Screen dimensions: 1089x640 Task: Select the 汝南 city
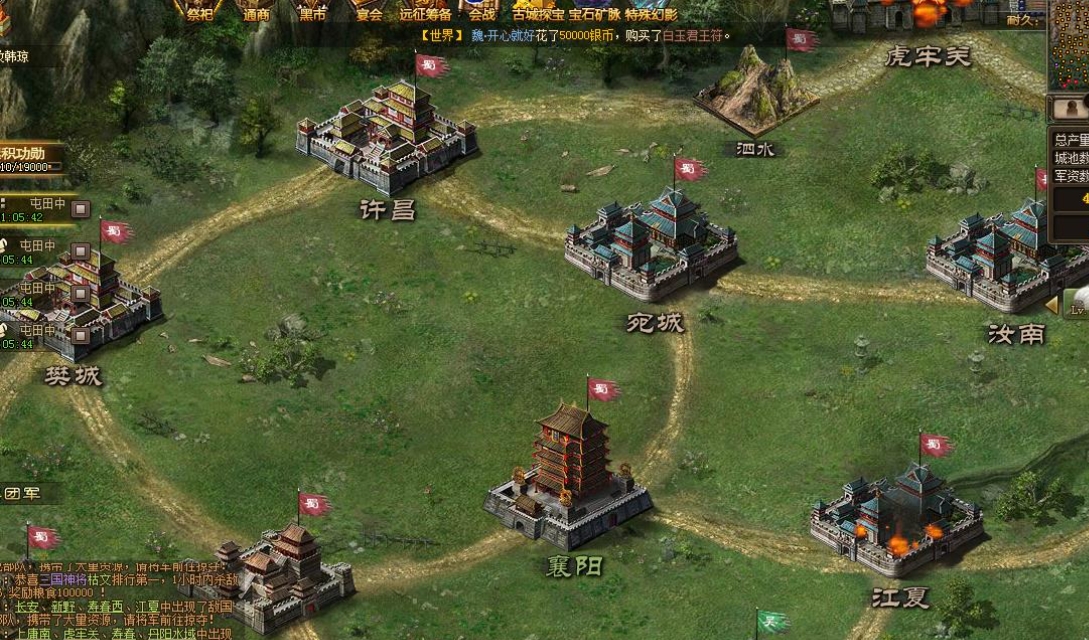[x=1005, y=257]
